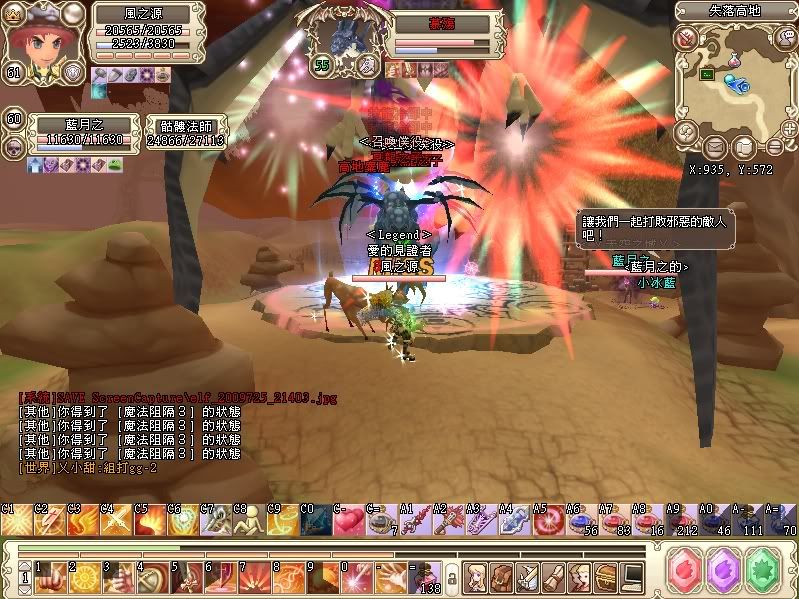Viewport: 799px width, 599px height.
Task: Select the 骷髏法師 pet frame
Action: [184, 133]
